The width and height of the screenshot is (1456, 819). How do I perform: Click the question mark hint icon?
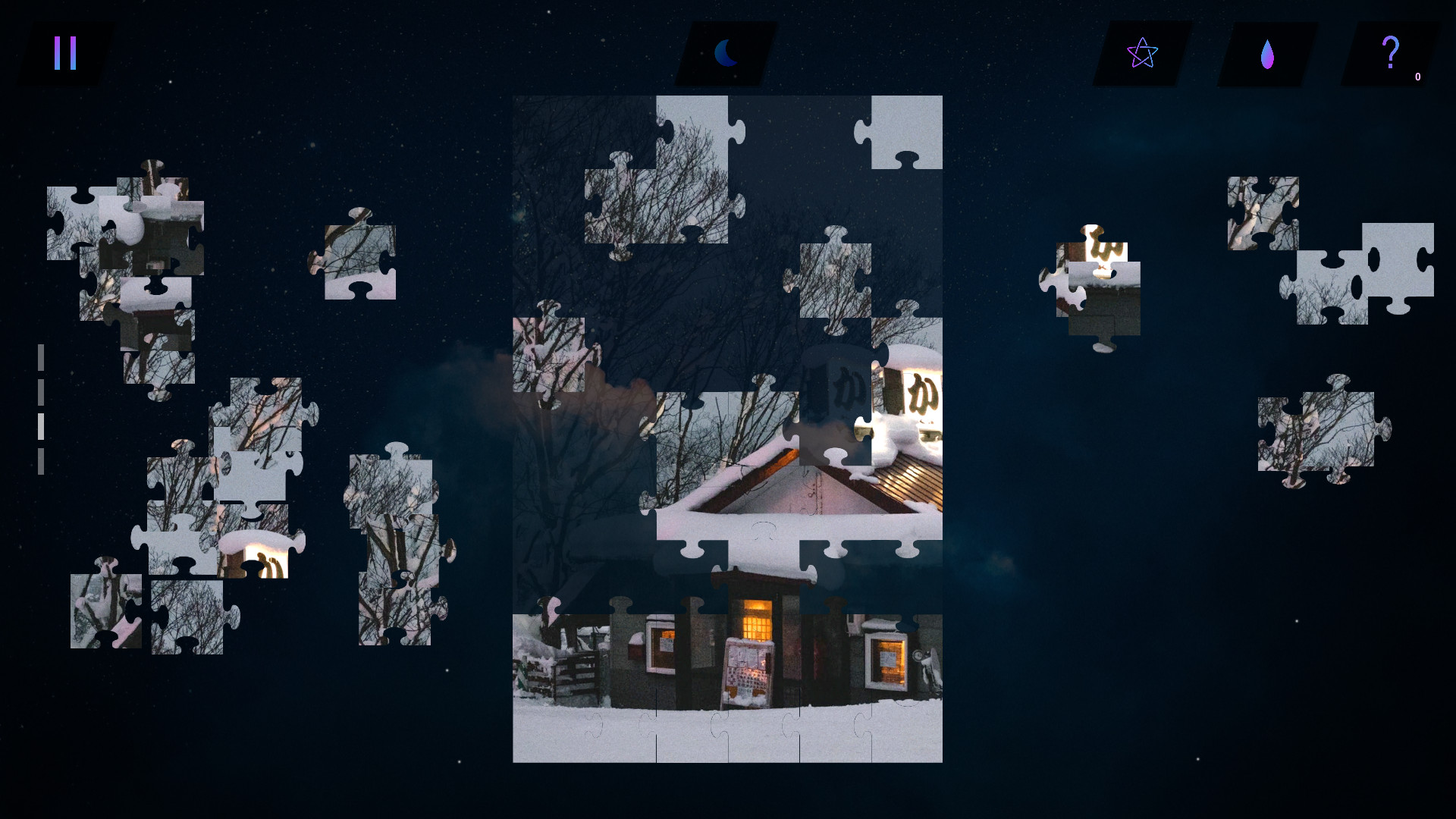click(1390, 52)
